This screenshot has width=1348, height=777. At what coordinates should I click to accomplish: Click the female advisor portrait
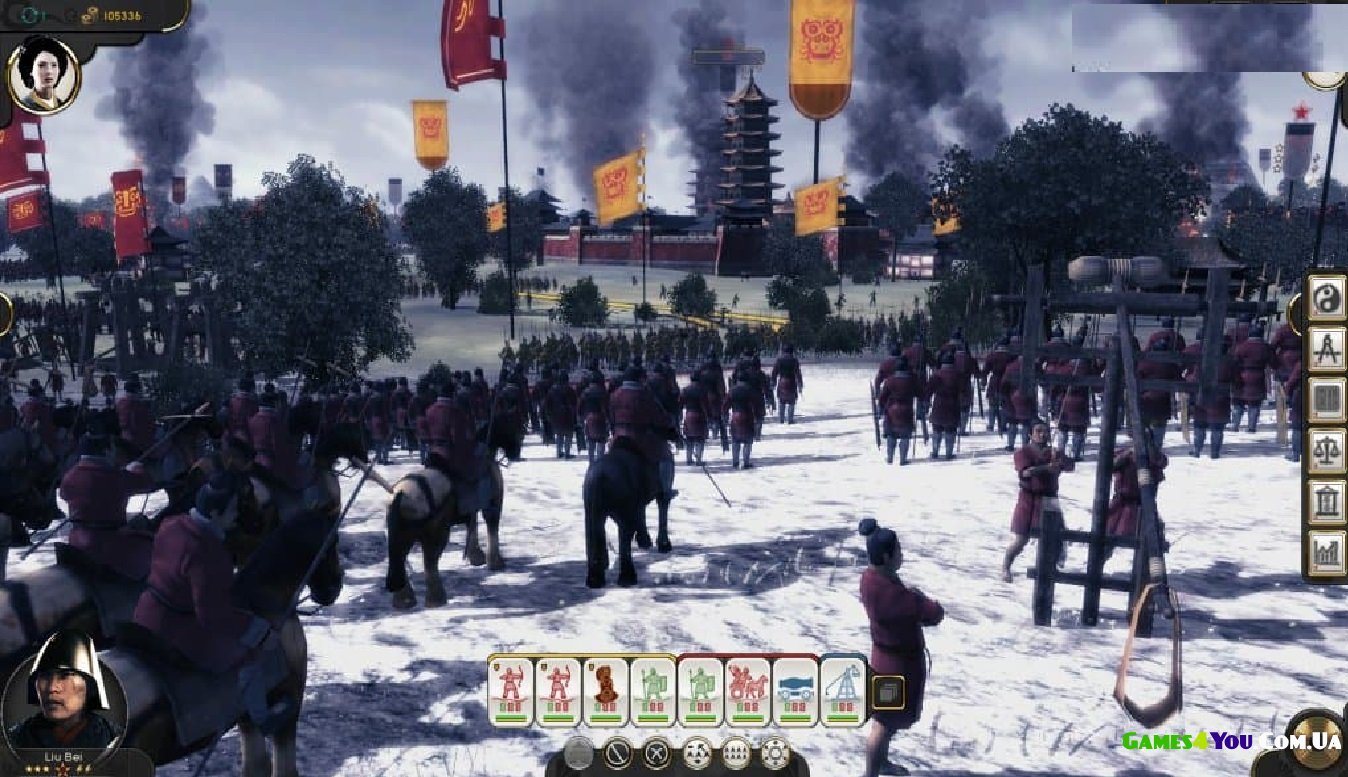pos(44,75)
